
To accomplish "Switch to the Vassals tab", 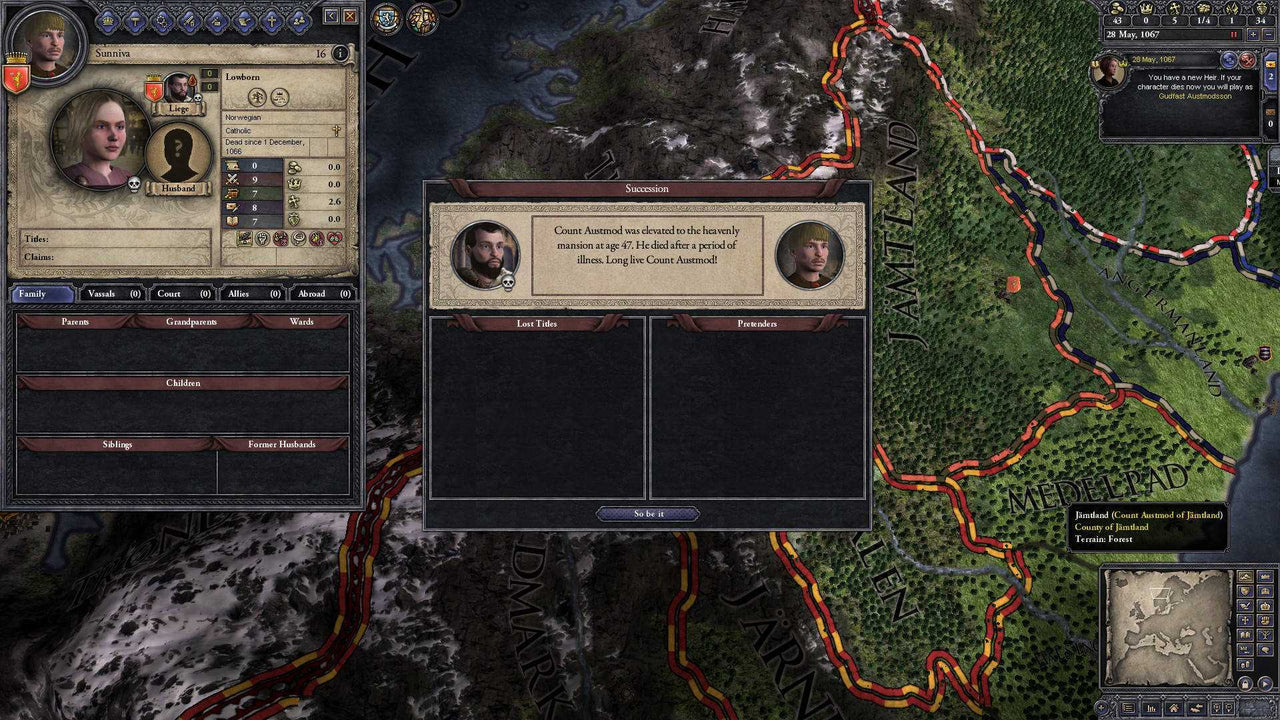I will click(109, 294).
